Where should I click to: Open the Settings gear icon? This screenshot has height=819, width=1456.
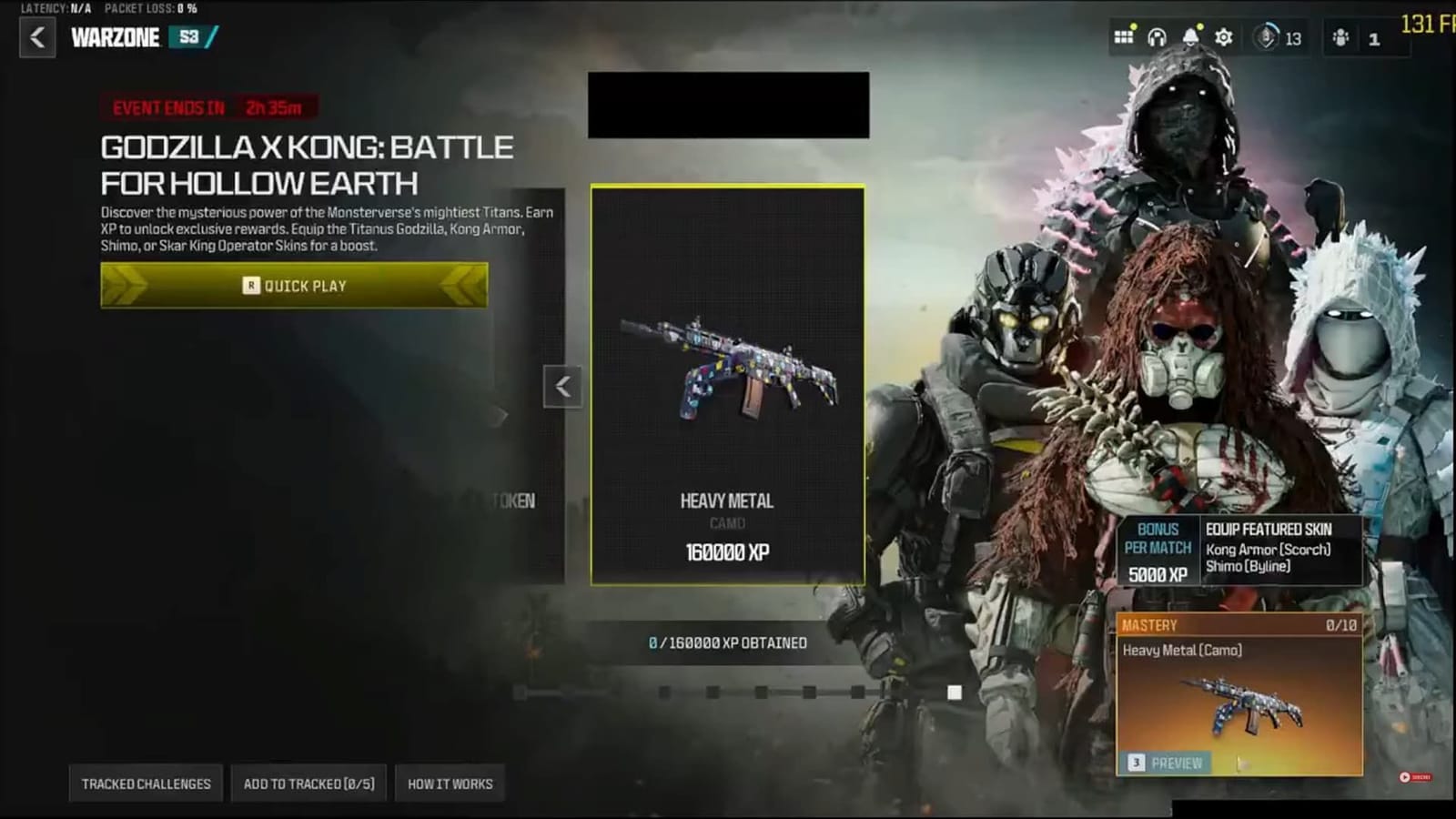[x=1223, y=38]
